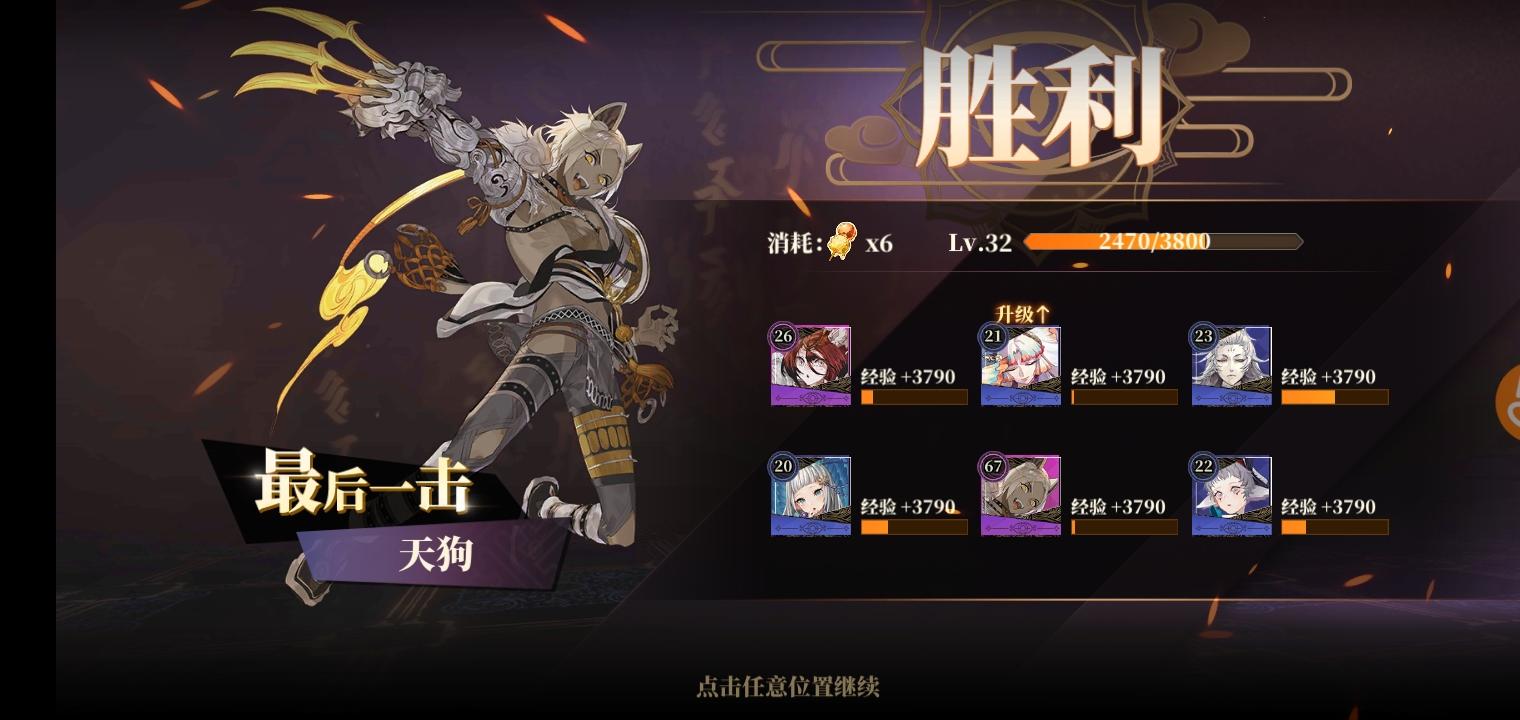This screenshot has height=720, width=1520.
Task: Tap the stamina item icon next to 消耗
Action: (x=842, y=240)
